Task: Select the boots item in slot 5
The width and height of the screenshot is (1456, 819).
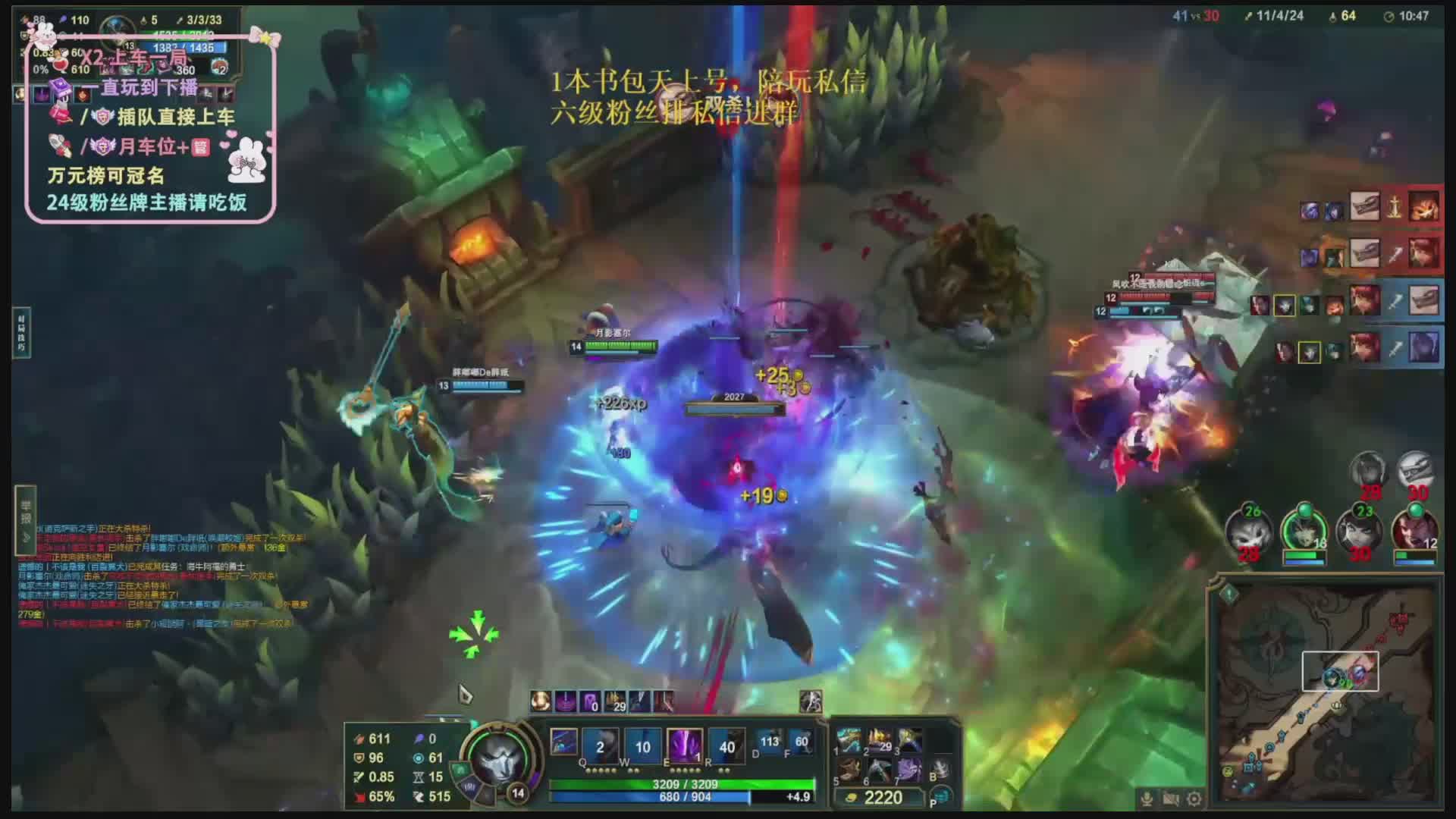Action: click(x=849, y=771)
